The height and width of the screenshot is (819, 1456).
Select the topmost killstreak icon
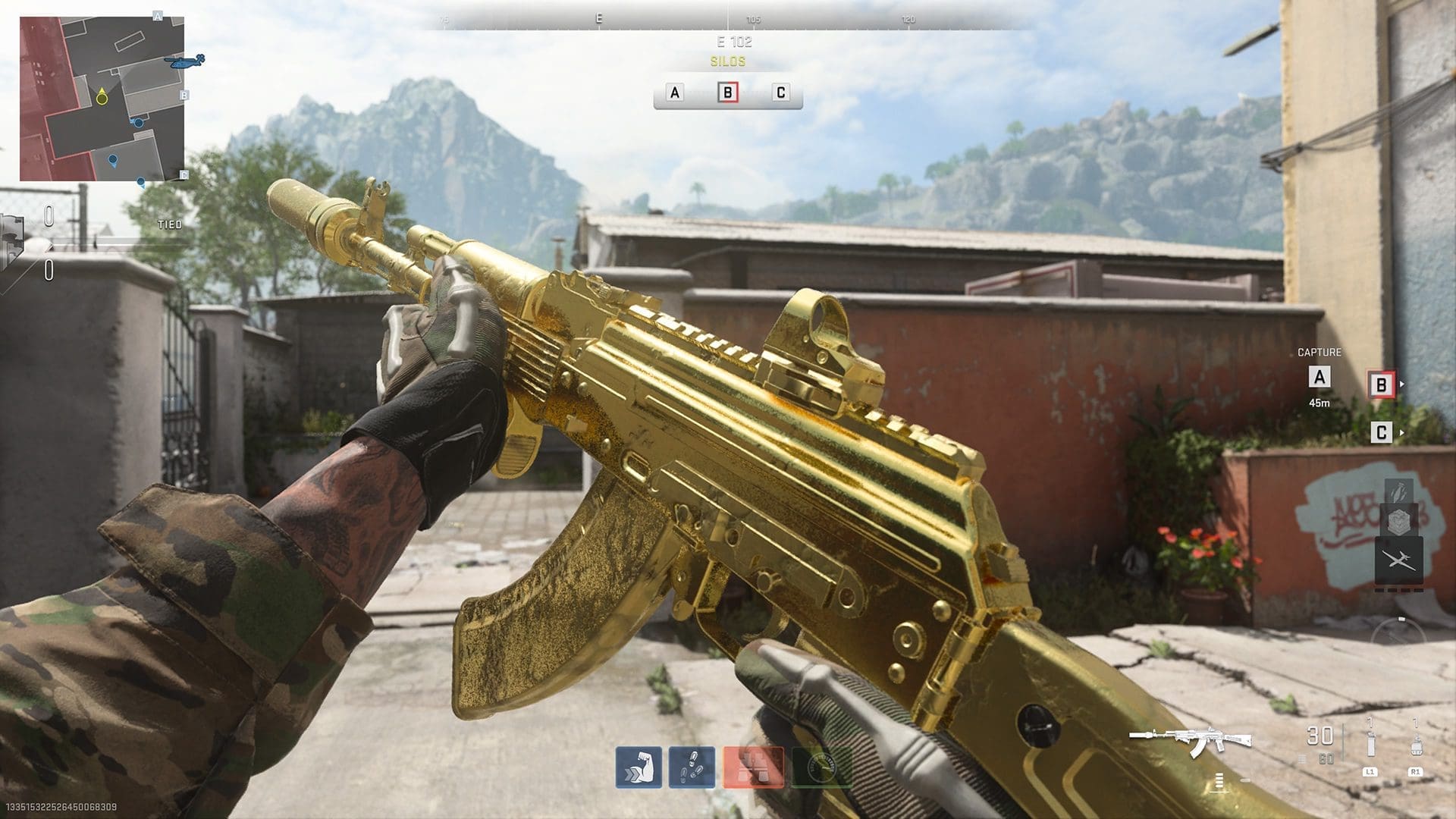(1398, 489)
